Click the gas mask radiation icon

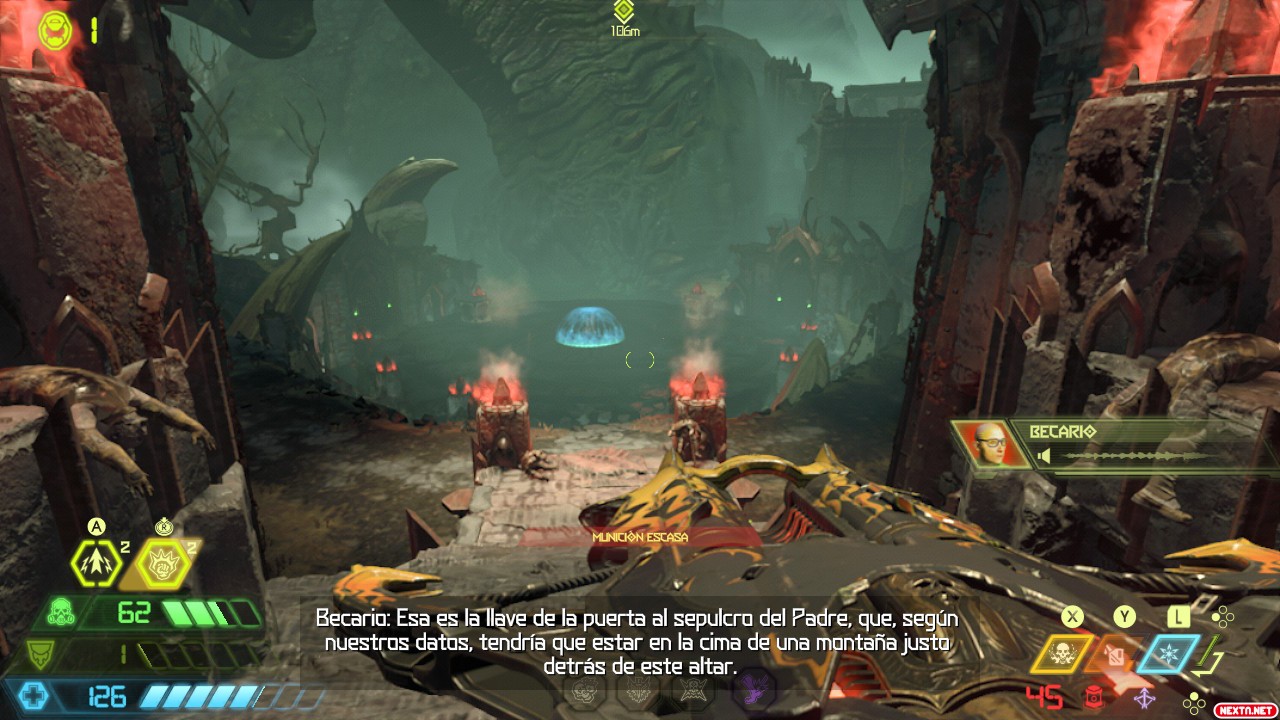(x=61, y=612)
